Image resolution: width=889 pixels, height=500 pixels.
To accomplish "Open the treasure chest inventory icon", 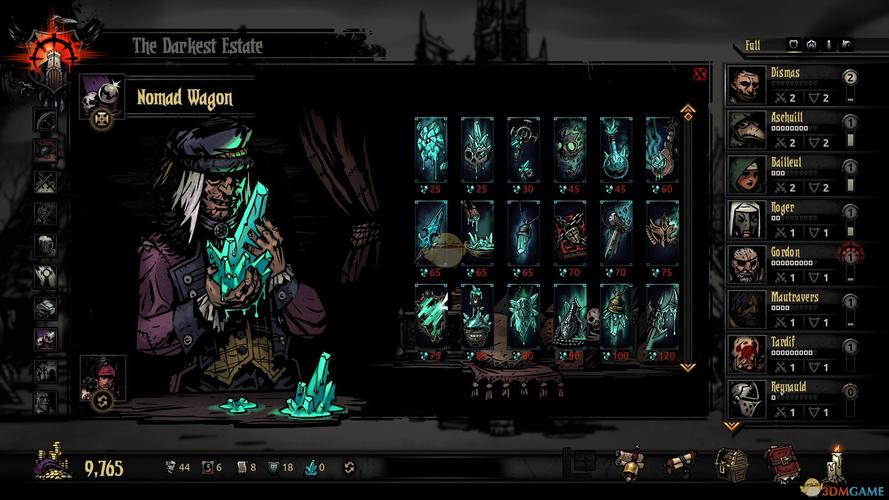I will (731, 464).
